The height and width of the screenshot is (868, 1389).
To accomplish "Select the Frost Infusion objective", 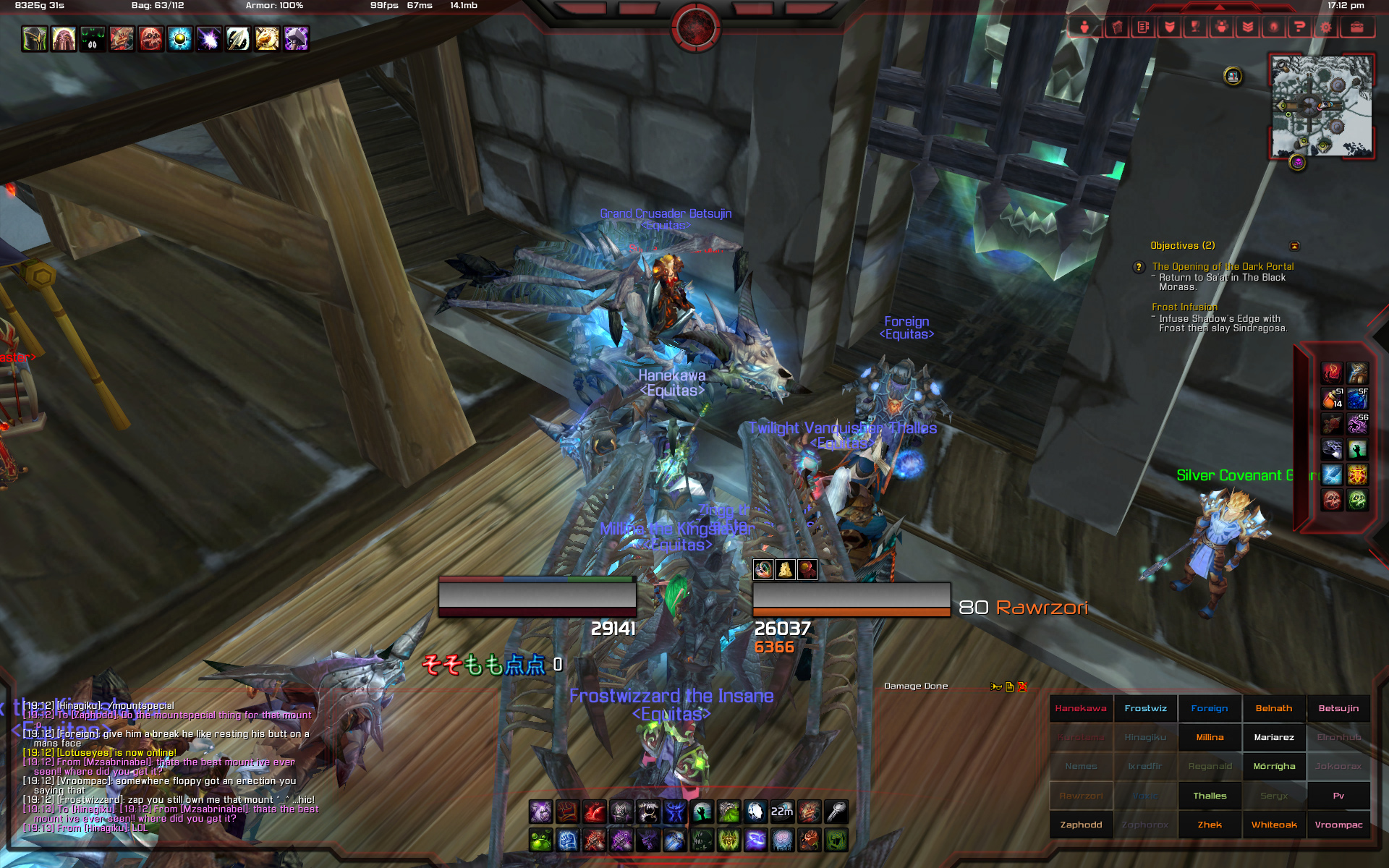I will tap(1184, 307).
